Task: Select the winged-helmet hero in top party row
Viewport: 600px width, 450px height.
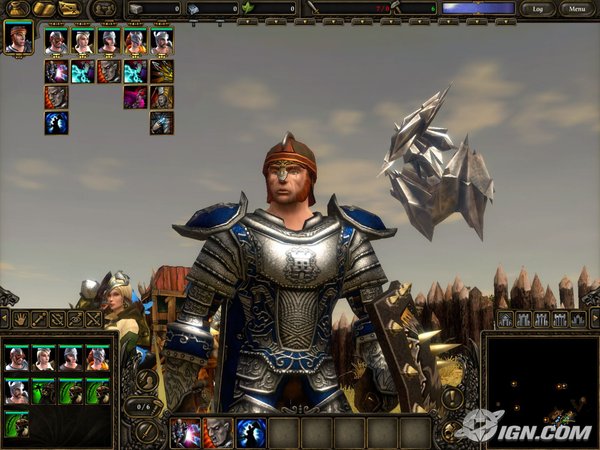Action: click(161, 42)
